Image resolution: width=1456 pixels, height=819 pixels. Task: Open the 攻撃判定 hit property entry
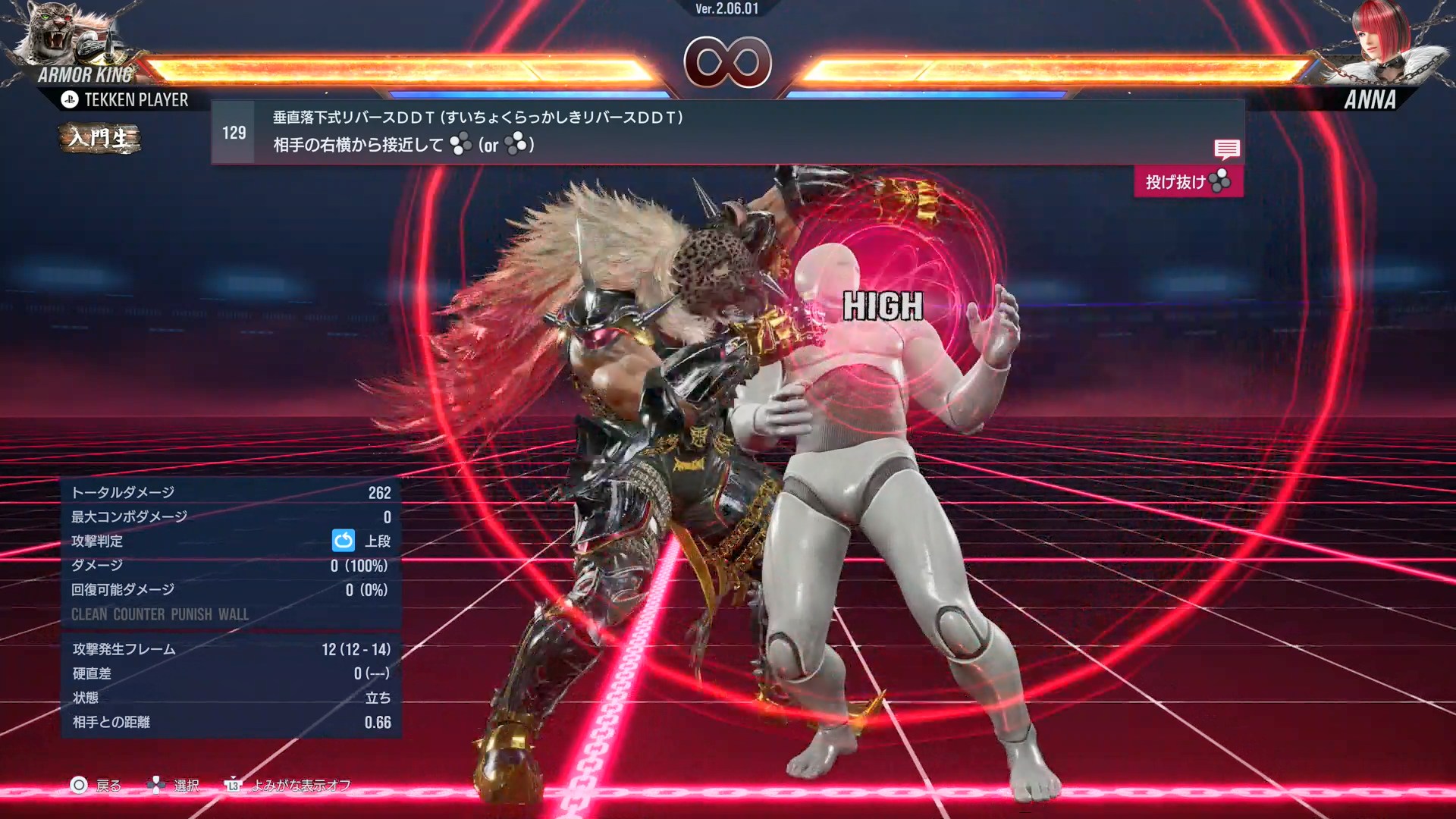(x=96, y=541)
